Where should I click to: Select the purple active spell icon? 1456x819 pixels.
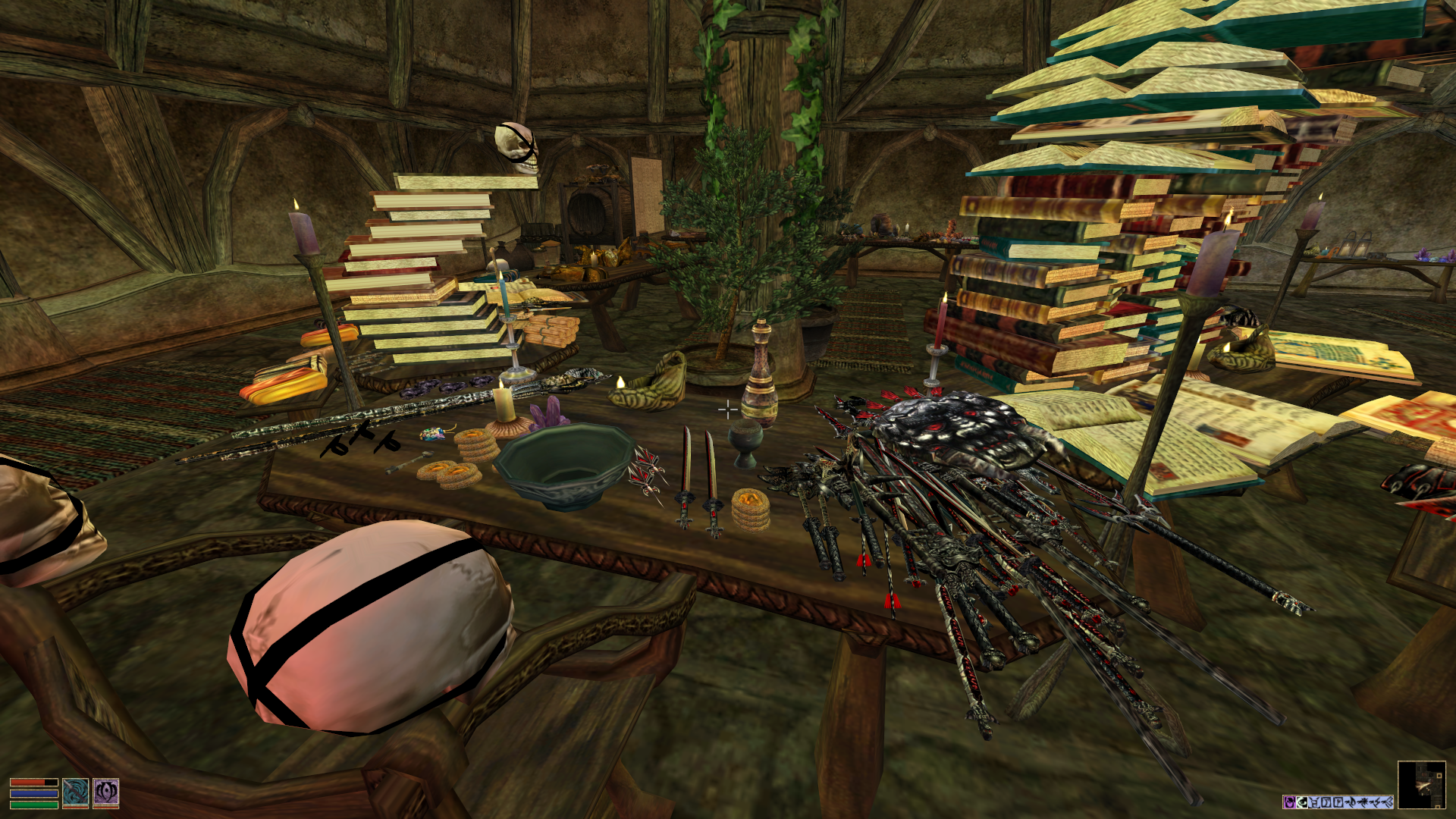pos(105,792)
